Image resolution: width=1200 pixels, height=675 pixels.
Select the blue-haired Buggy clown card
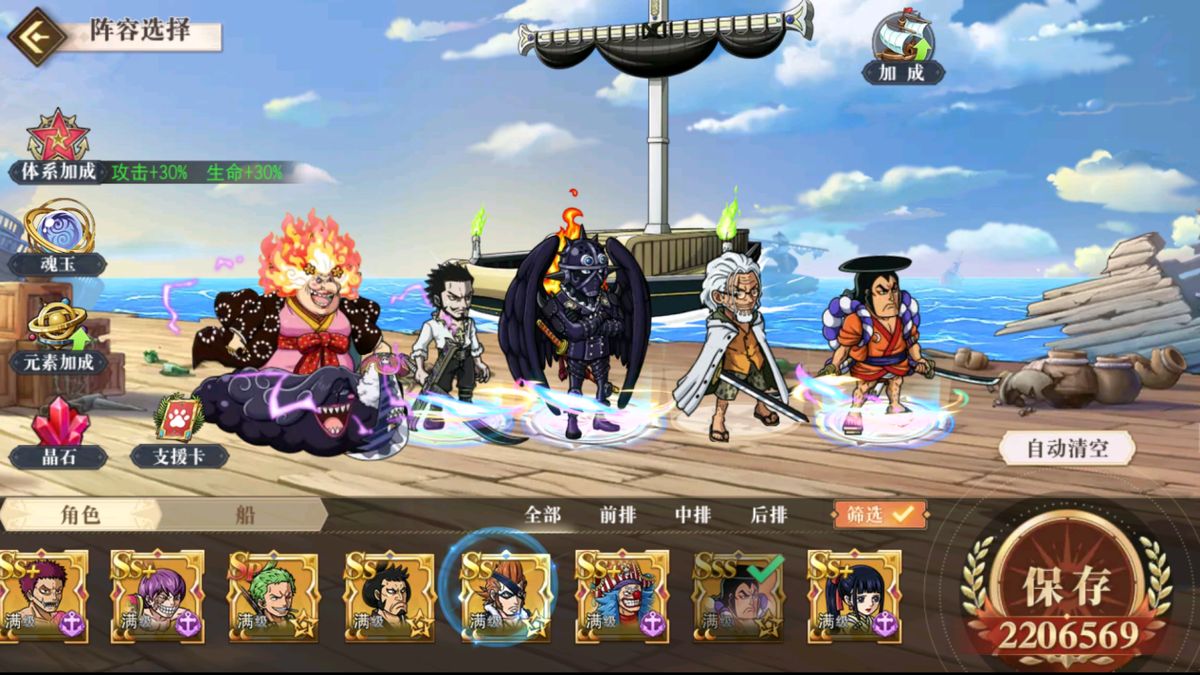point(621,596)
